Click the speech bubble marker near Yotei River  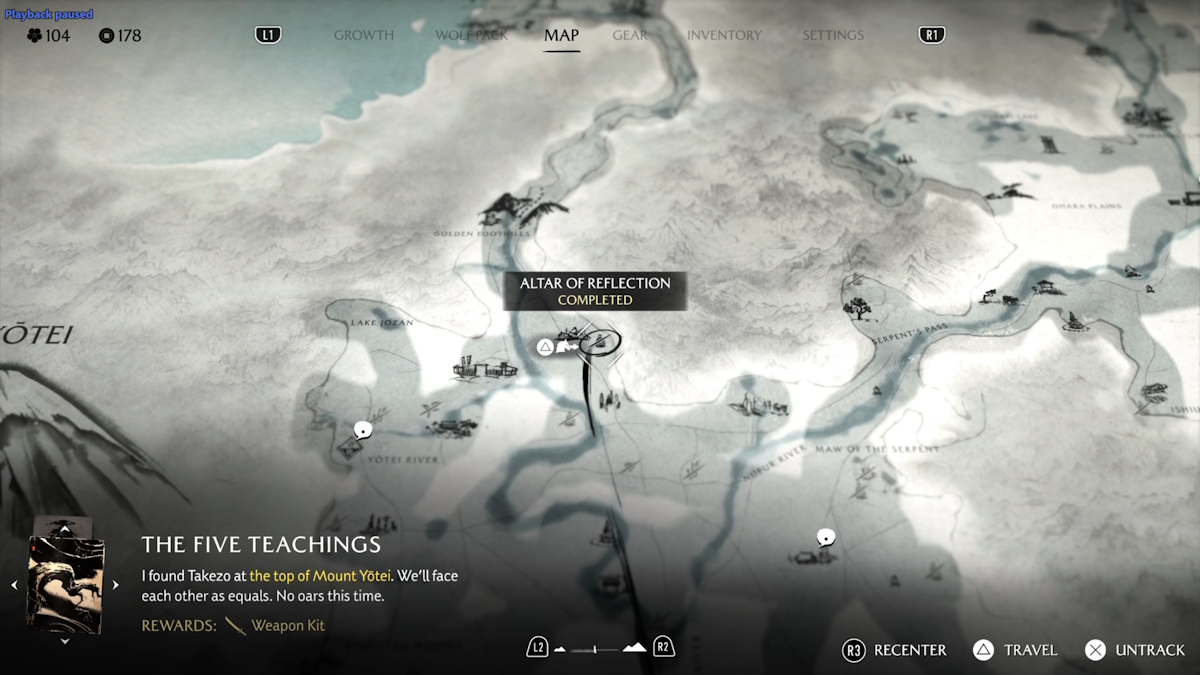tap(363, 430)
